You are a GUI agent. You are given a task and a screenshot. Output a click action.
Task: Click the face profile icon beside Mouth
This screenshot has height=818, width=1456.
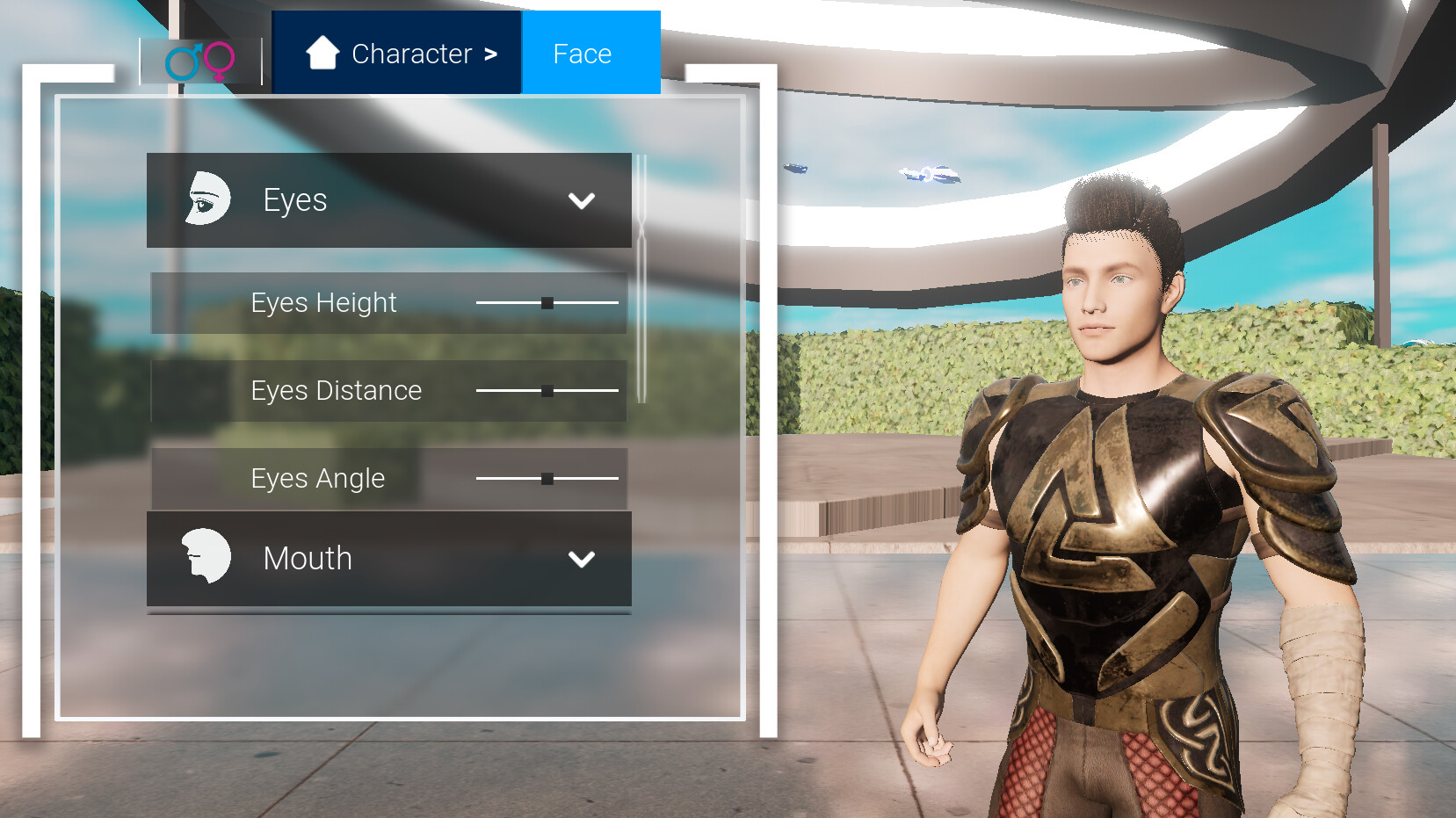(x=206, y=557)
